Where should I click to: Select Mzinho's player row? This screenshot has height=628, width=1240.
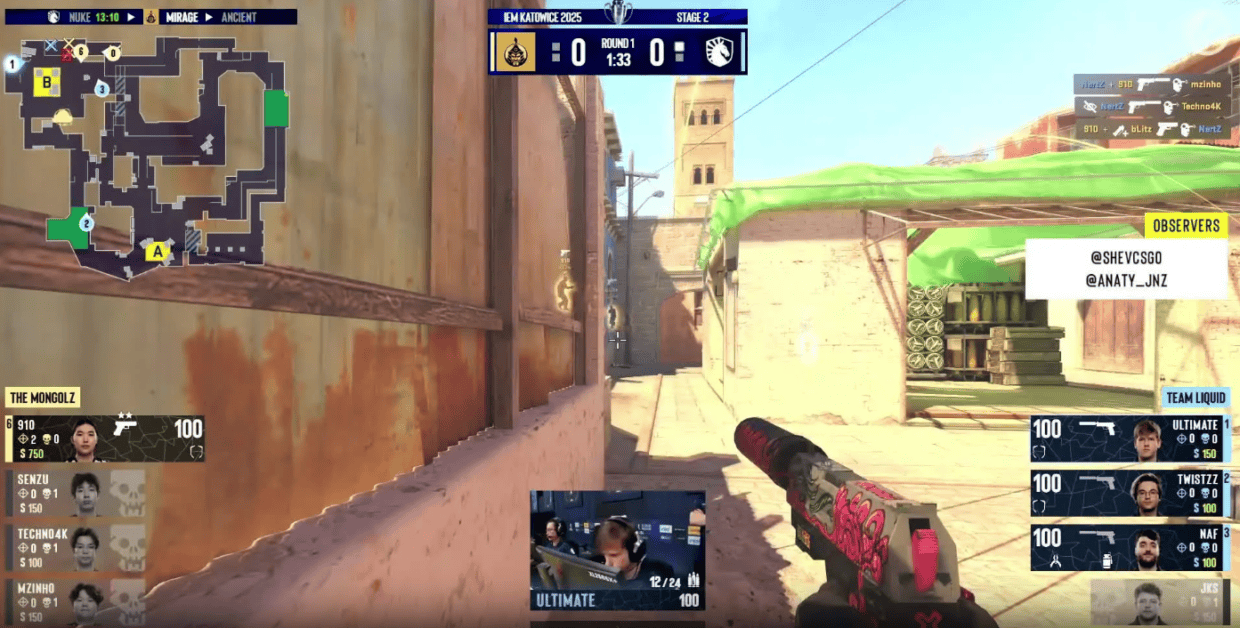click(x=77, y=600)
